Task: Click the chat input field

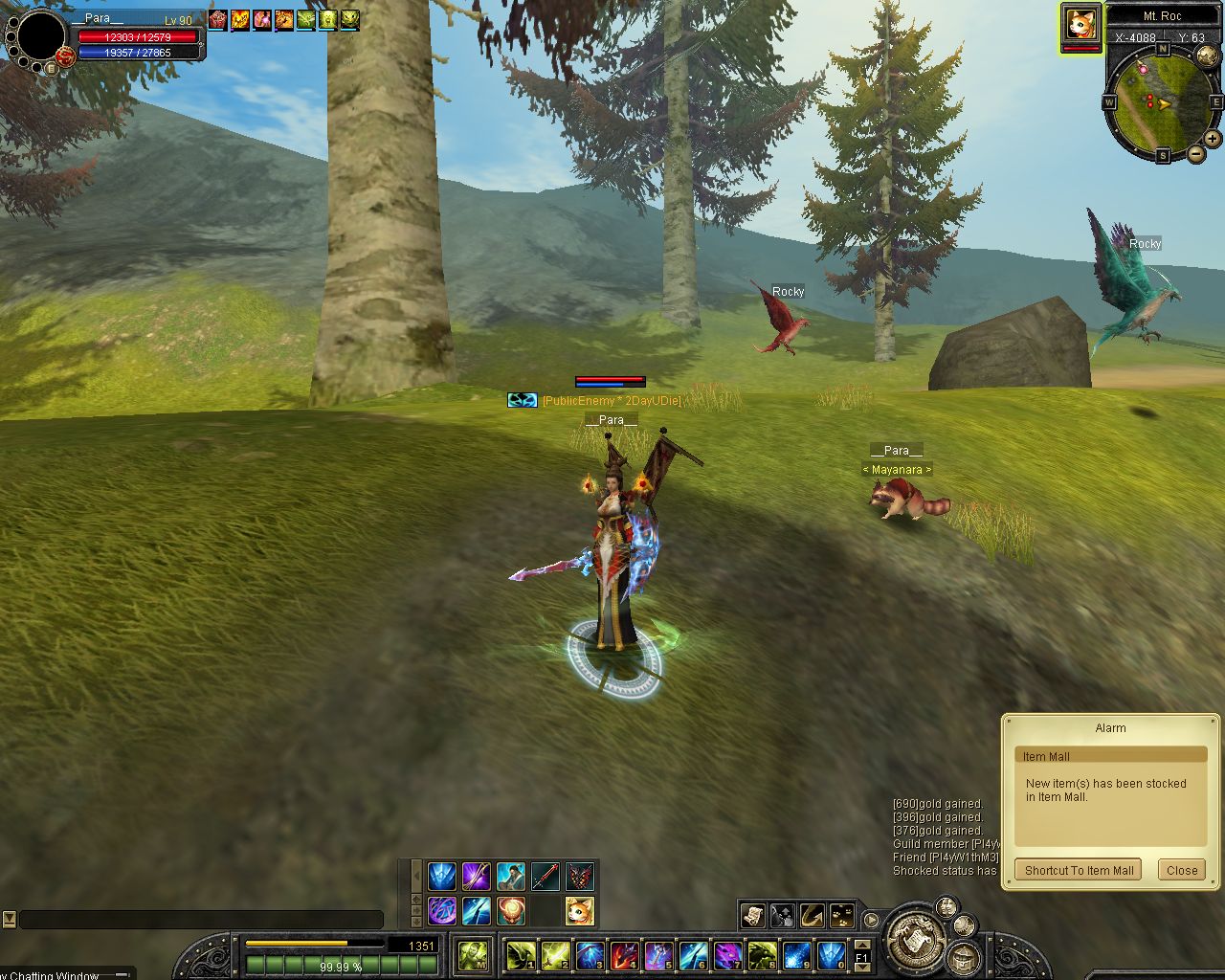Action: pos(201,920)
